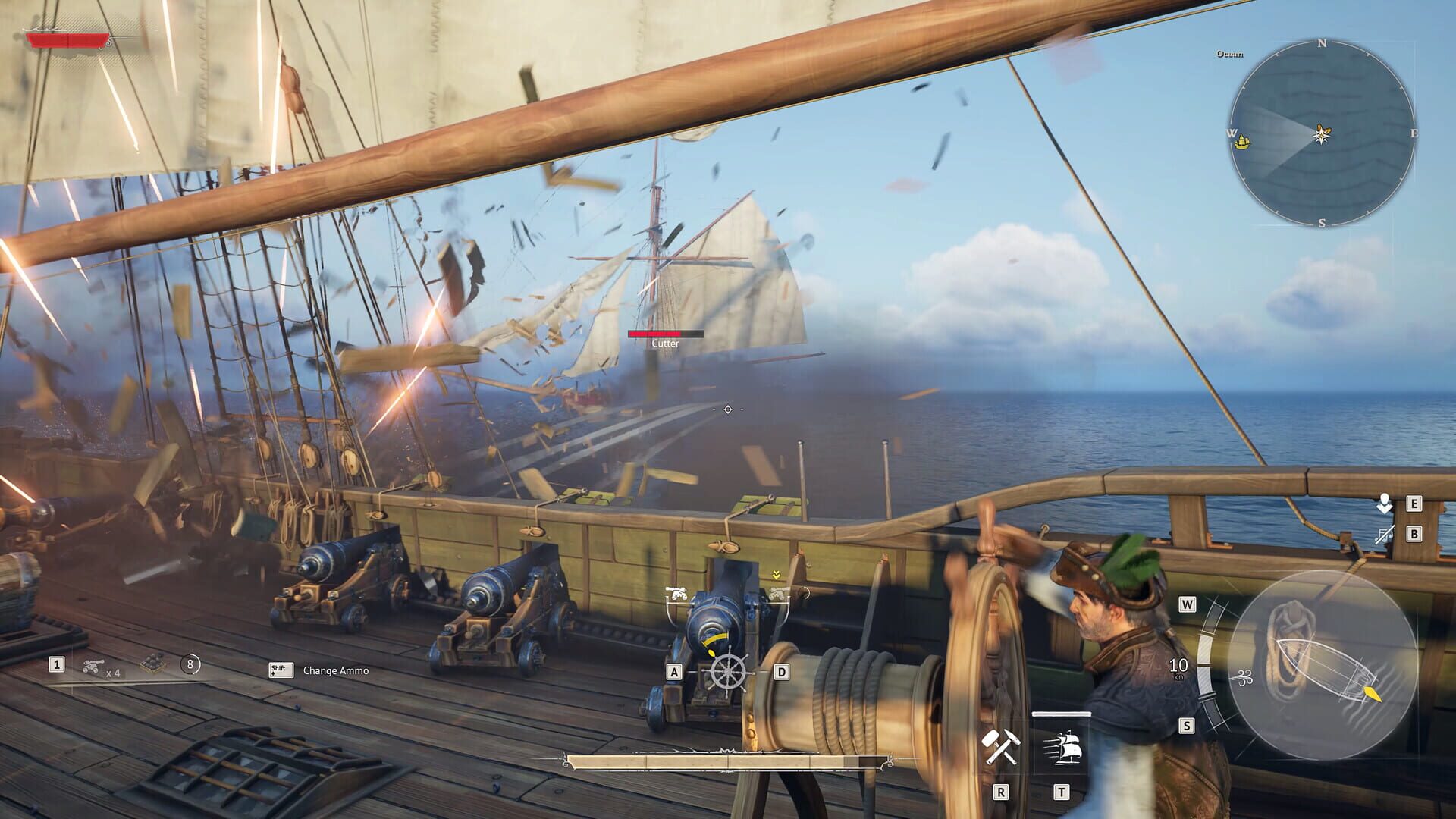Select the cannon weapon group icon

tap(93, 666)
